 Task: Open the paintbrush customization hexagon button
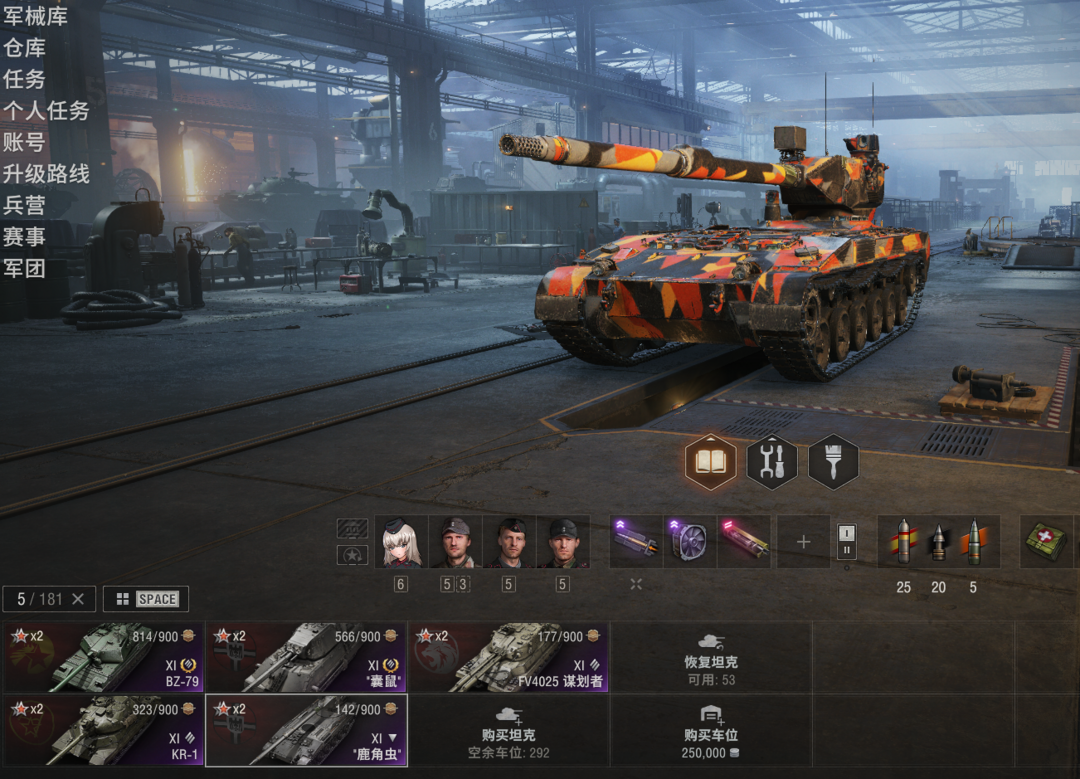tap(833, 462)
